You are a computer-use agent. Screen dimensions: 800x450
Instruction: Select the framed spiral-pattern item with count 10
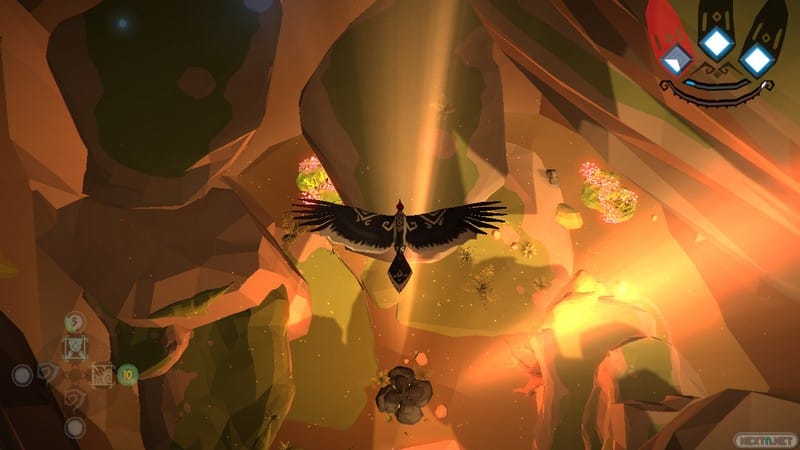[x=102, y=376]
